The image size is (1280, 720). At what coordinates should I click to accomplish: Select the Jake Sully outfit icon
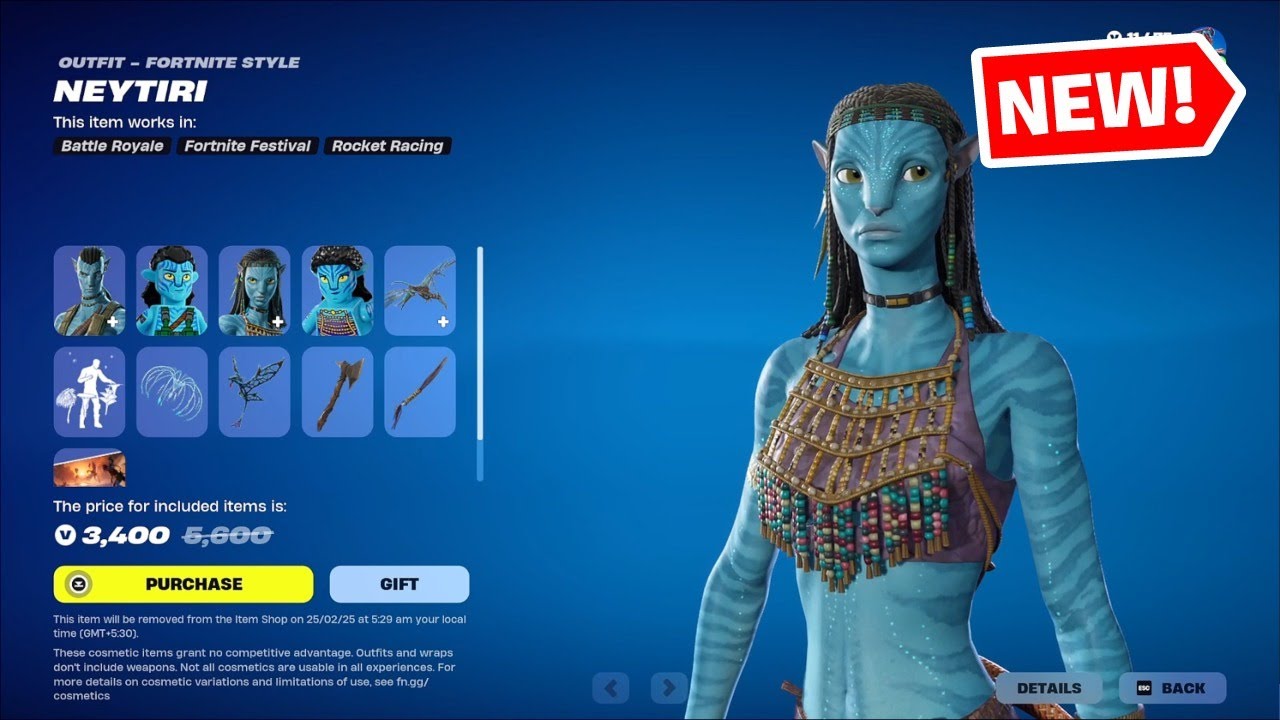tap(89, 291)
